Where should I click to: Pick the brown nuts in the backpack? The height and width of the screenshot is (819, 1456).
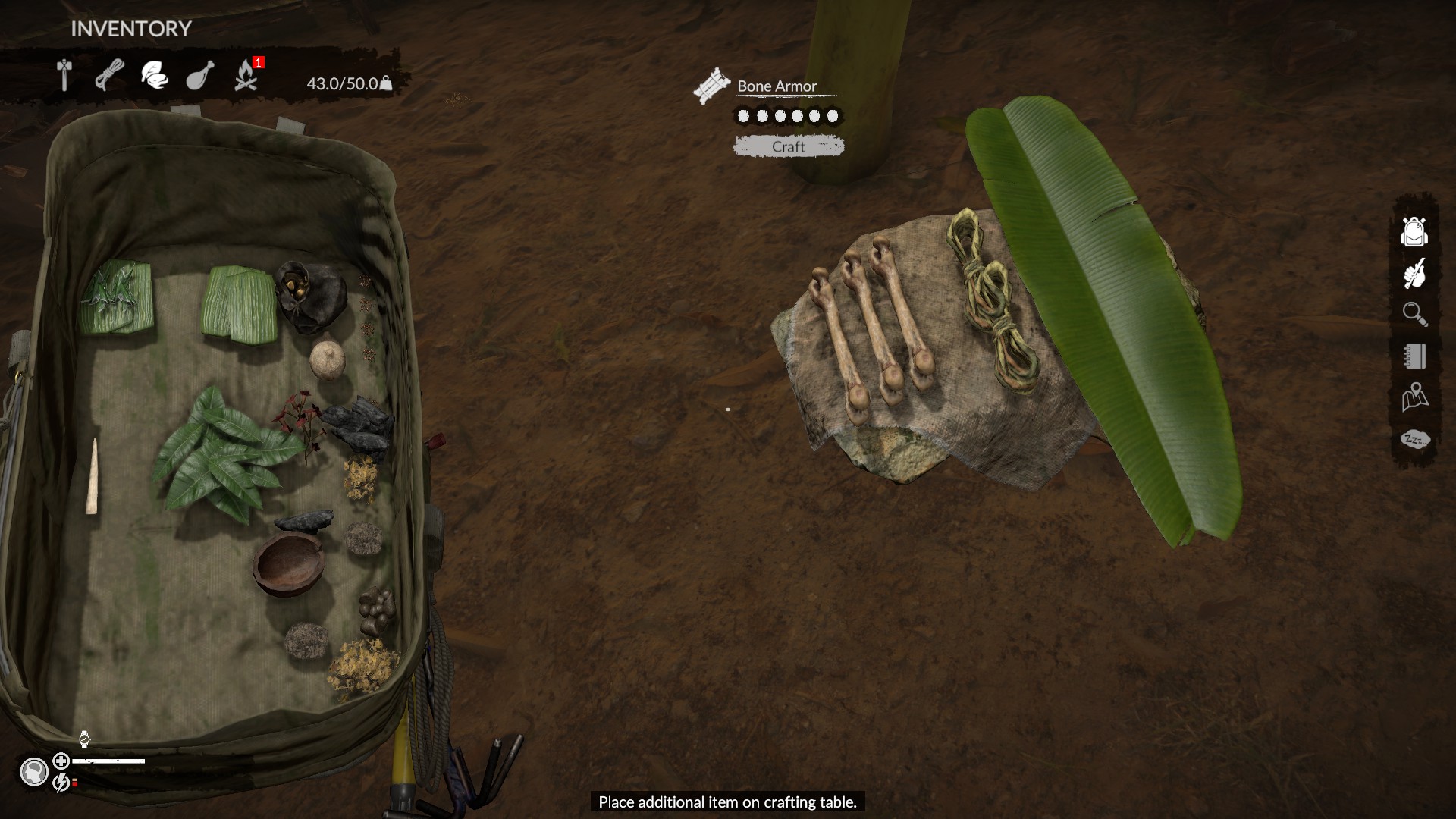[x=377, y=609]
